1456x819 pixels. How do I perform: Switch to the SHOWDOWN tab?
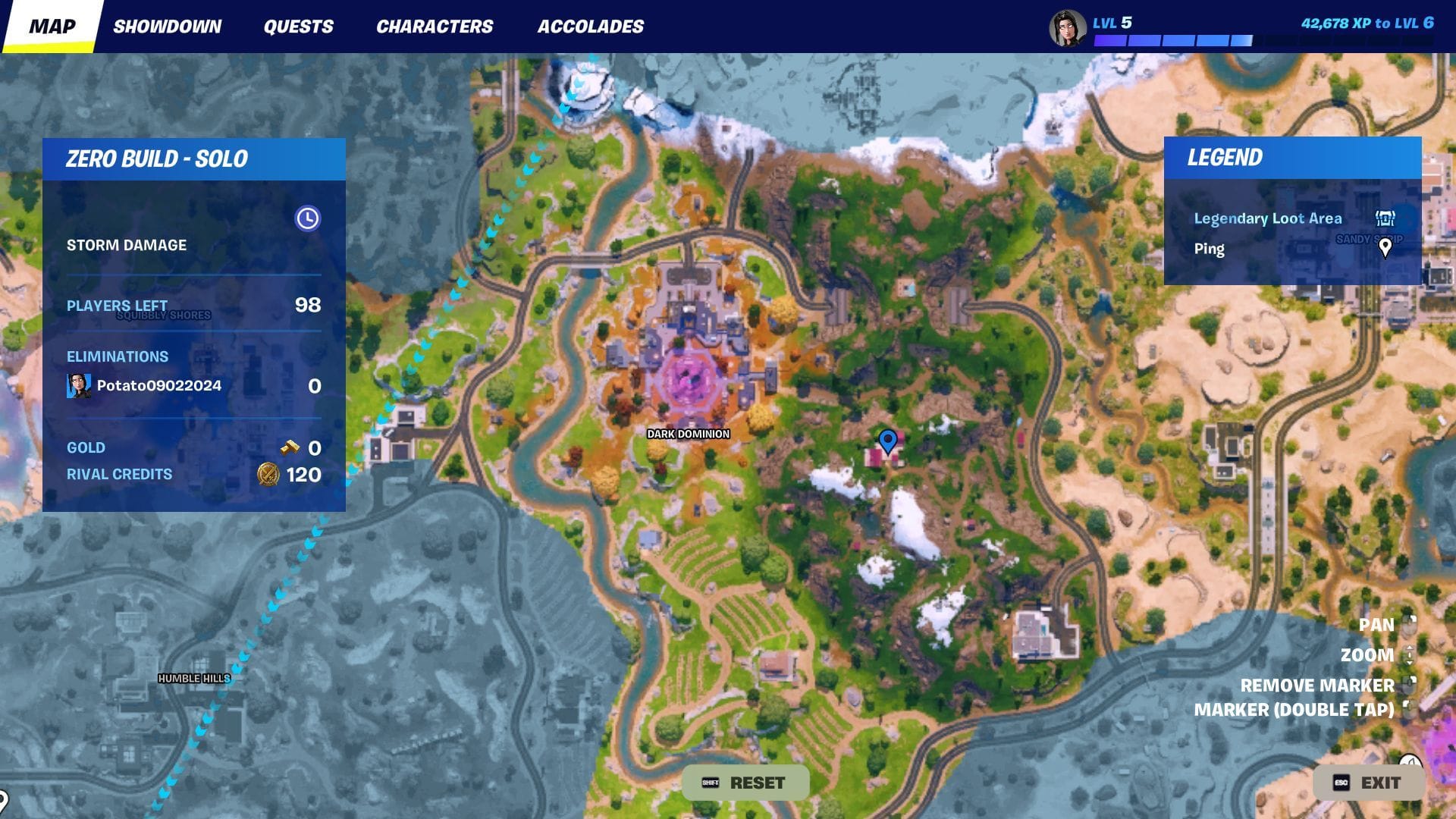(168, 25)
